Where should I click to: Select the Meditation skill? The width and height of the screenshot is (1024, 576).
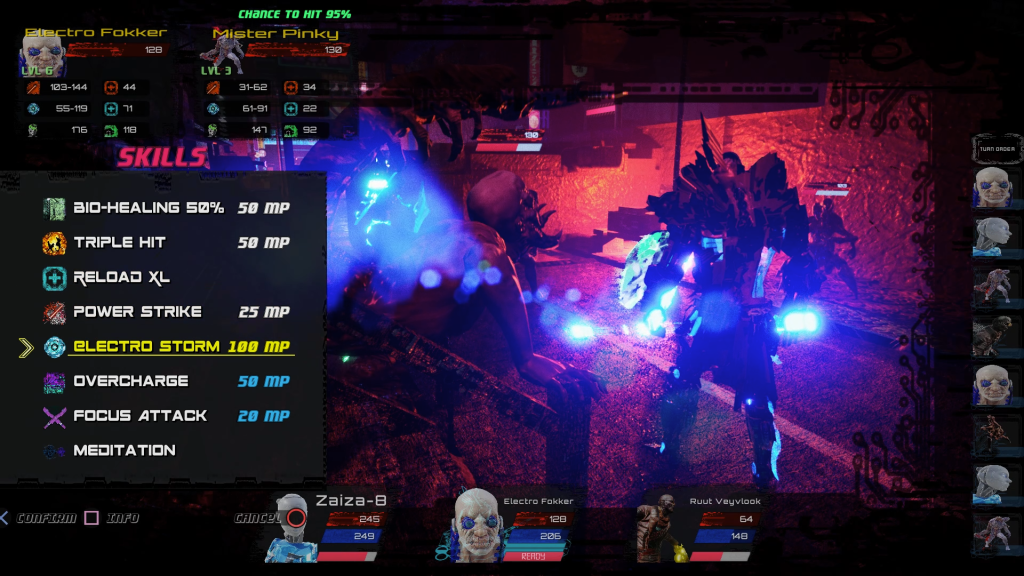124,451
